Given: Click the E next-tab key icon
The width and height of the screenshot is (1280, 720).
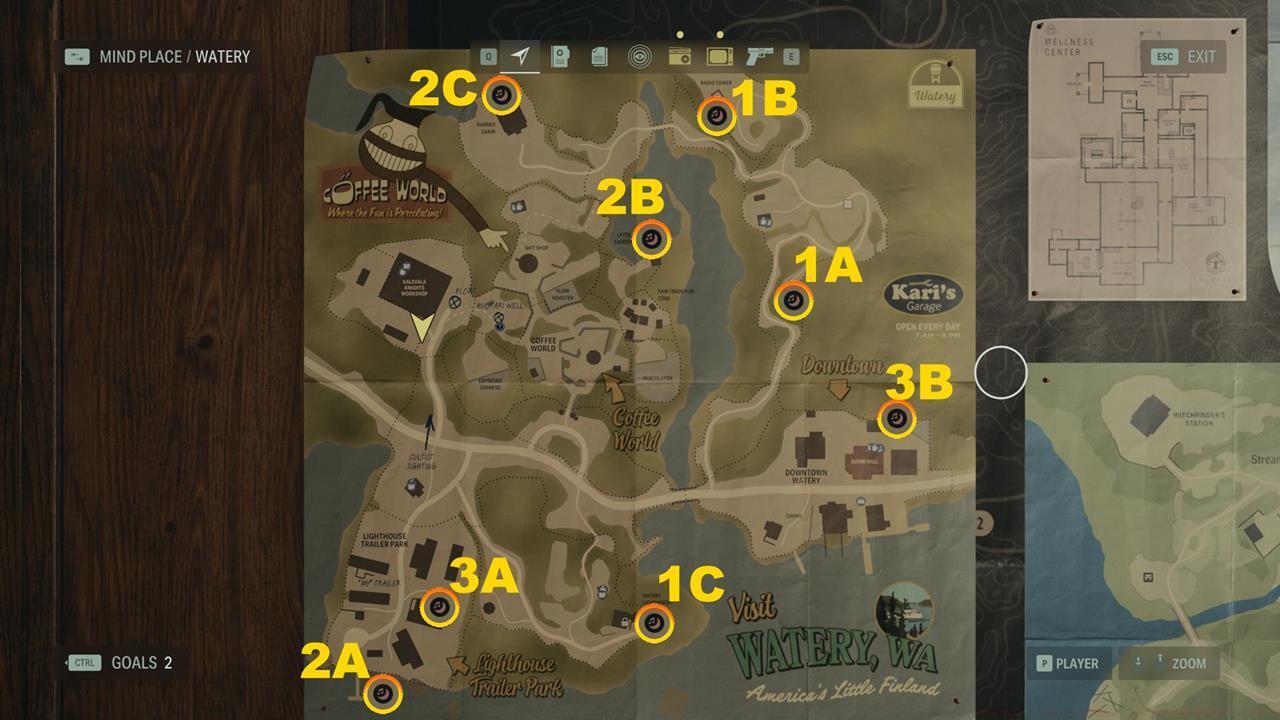Looking at the screenshot, I should pyautogui.click(x=793, y=57).
